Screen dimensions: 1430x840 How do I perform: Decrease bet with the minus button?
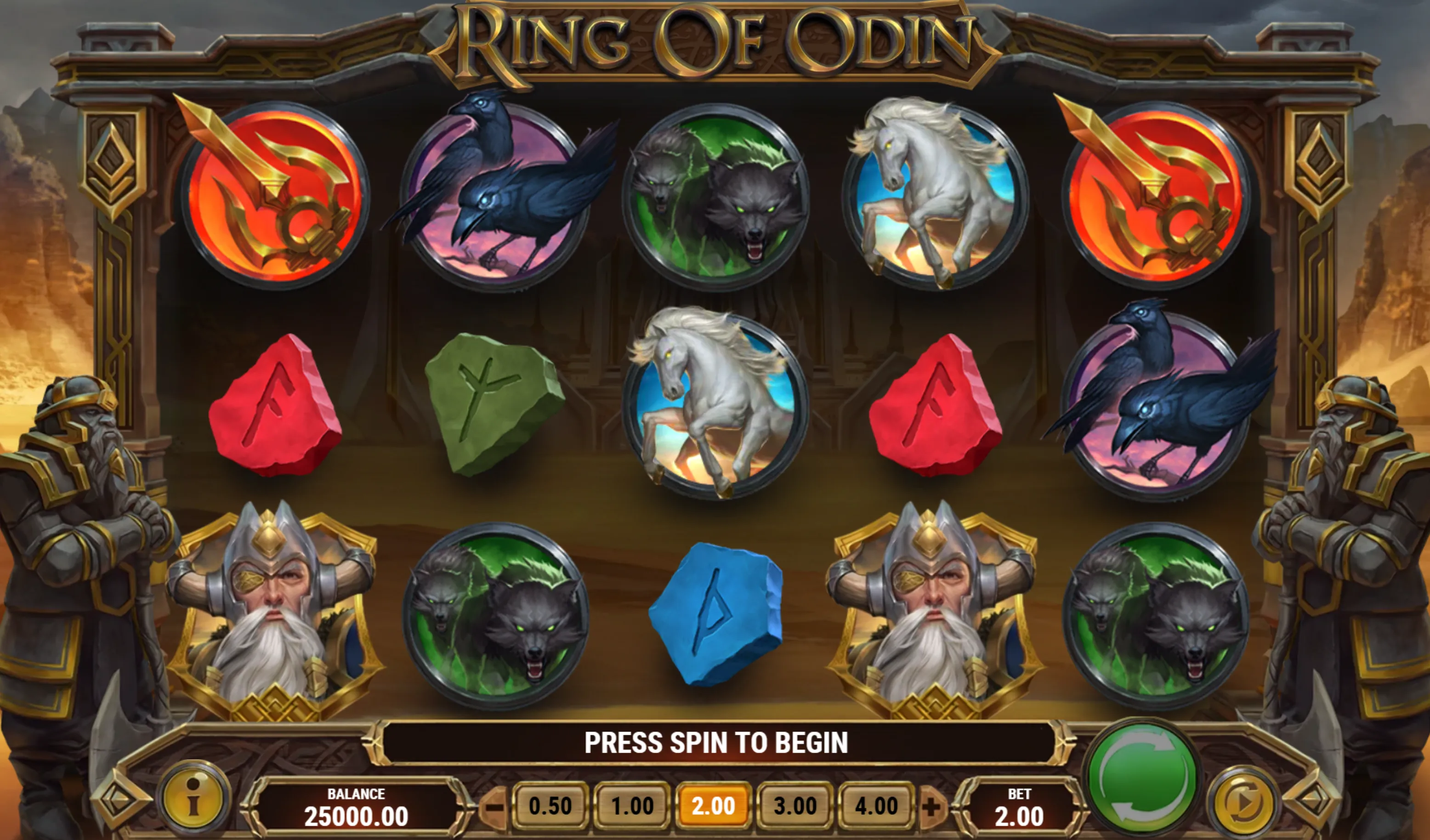pos(495,806)
